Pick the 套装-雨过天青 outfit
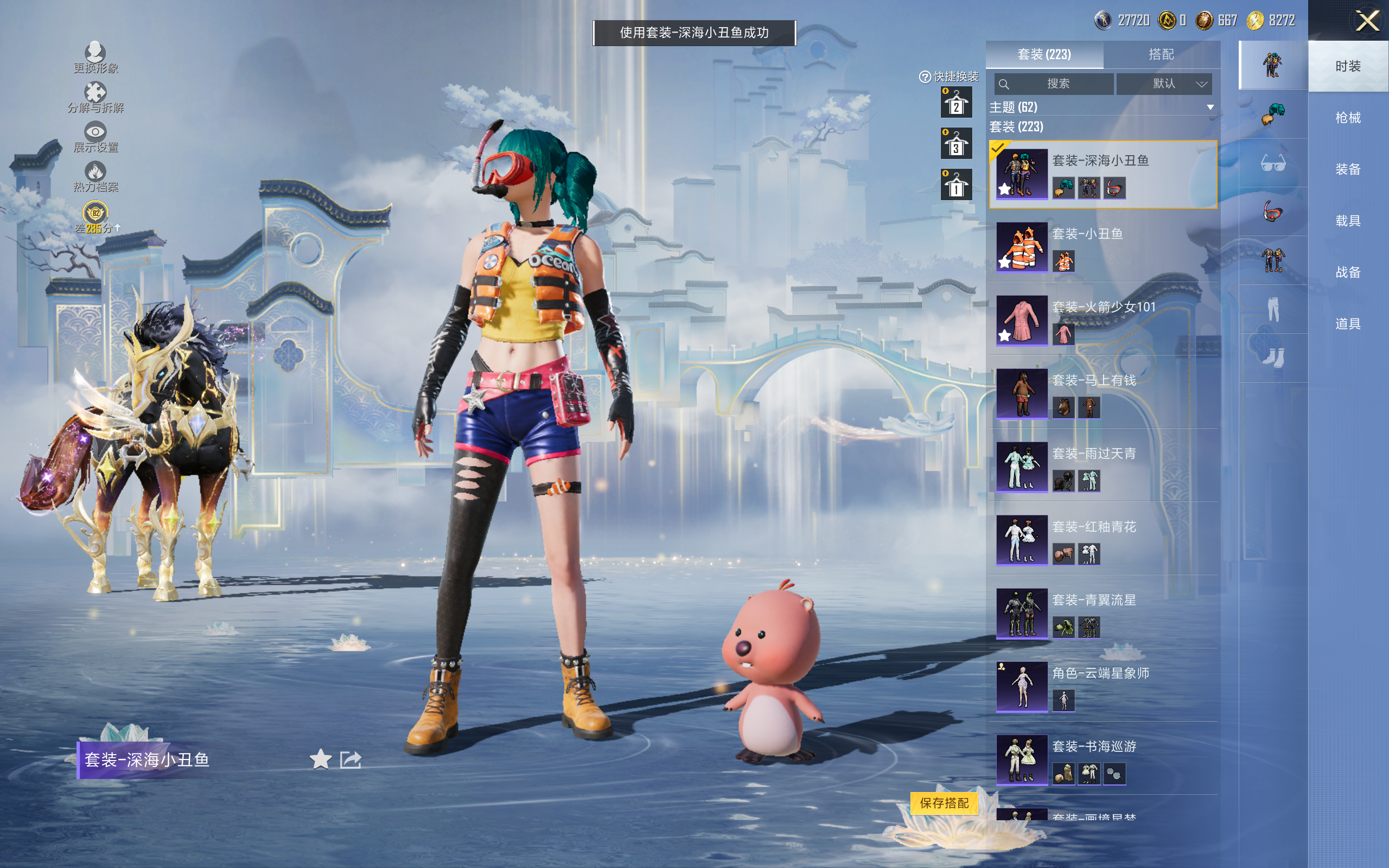 pos(1102,467)
